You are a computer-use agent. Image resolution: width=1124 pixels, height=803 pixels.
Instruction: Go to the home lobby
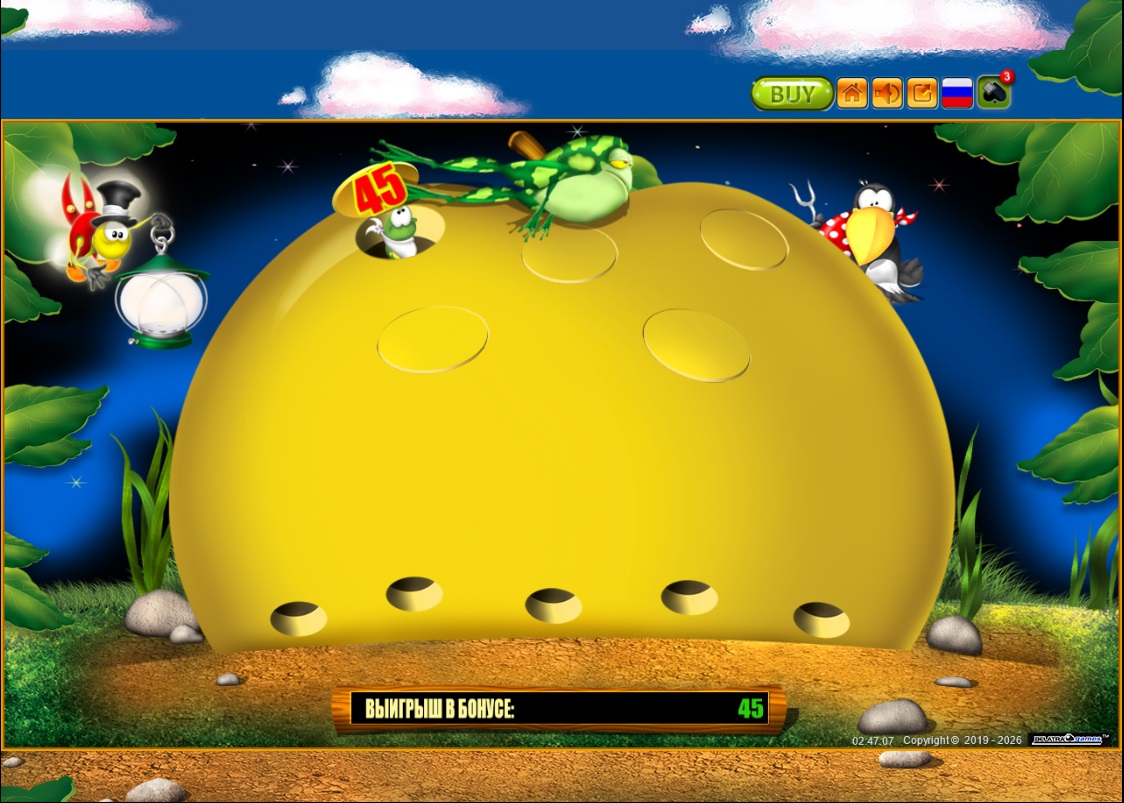pos(852,94)
